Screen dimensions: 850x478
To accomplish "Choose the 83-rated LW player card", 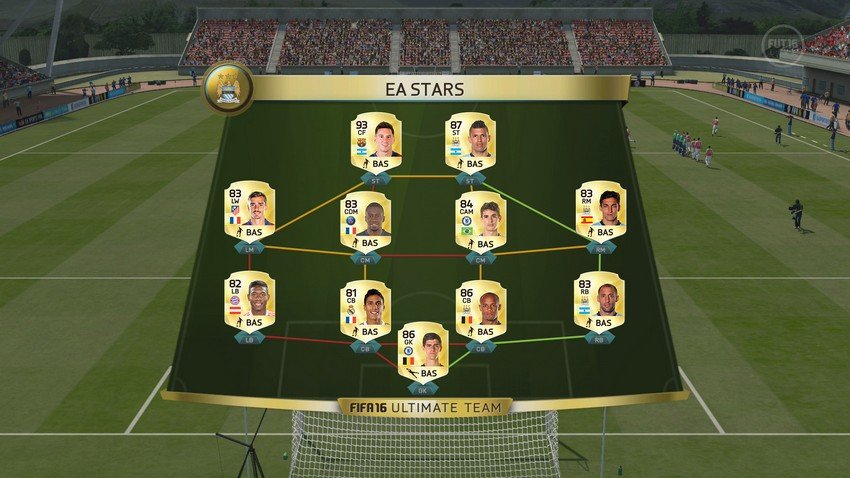I will (x=249, y=211).
